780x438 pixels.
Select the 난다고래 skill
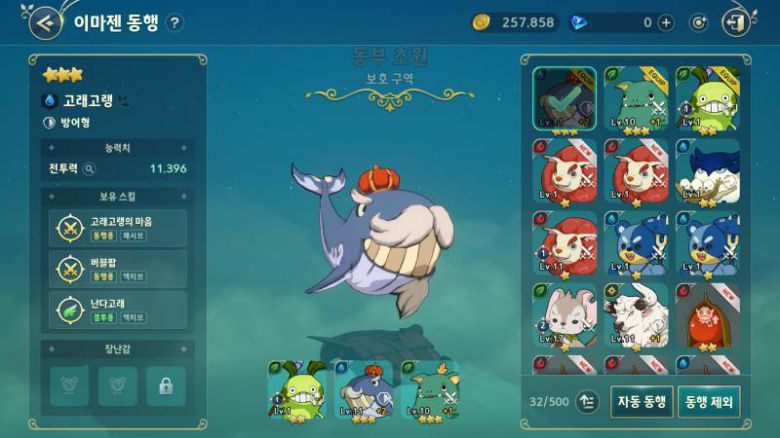coord(118,310)
